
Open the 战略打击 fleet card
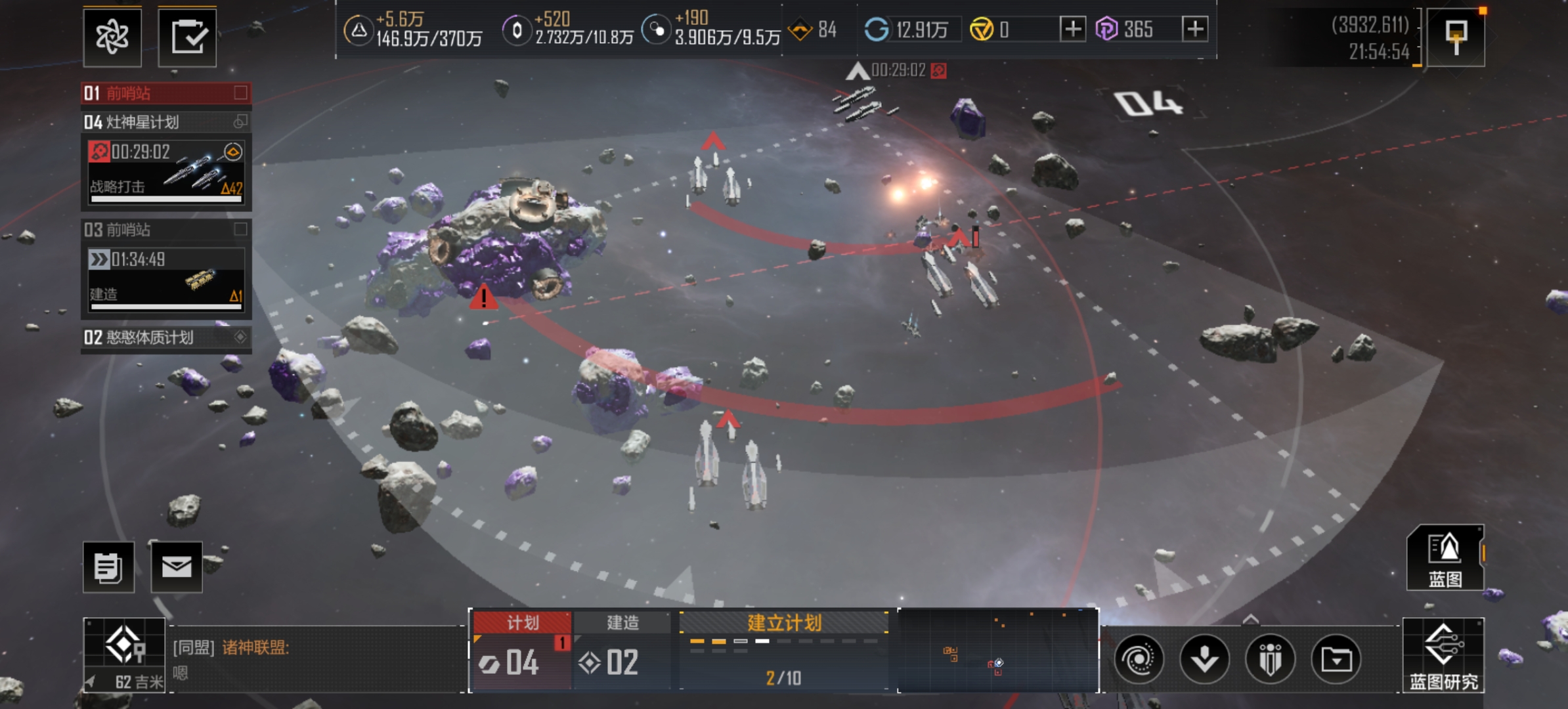tap(166, 172)
